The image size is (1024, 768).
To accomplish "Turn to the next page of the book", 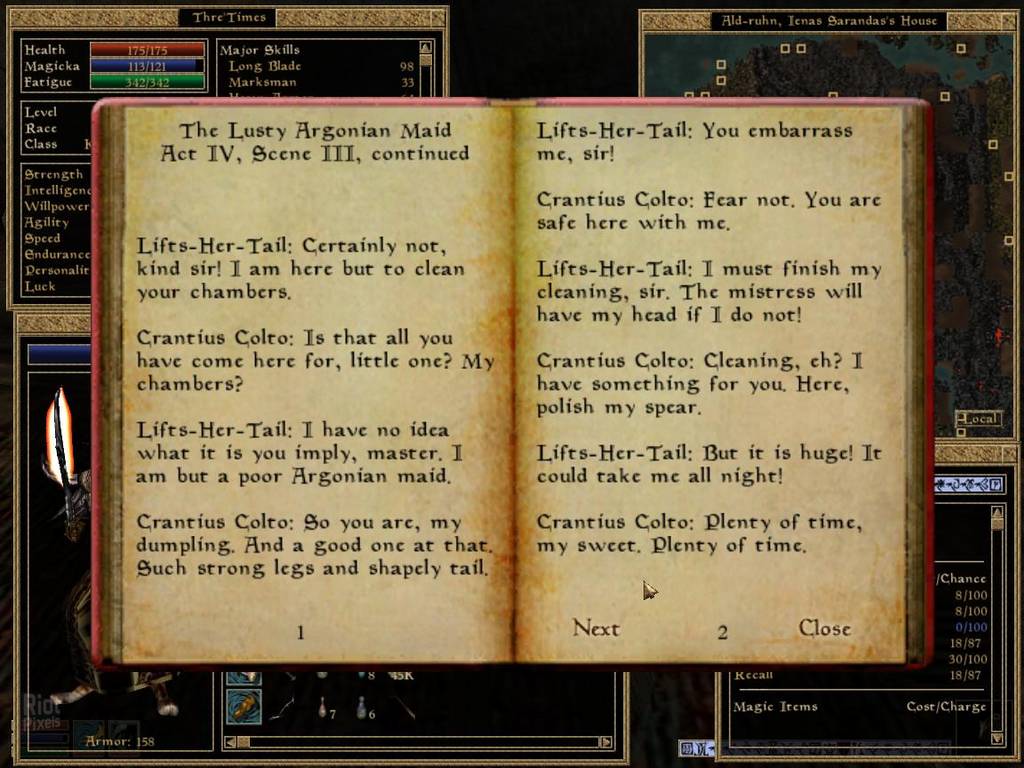I will [x=596, y=629].
